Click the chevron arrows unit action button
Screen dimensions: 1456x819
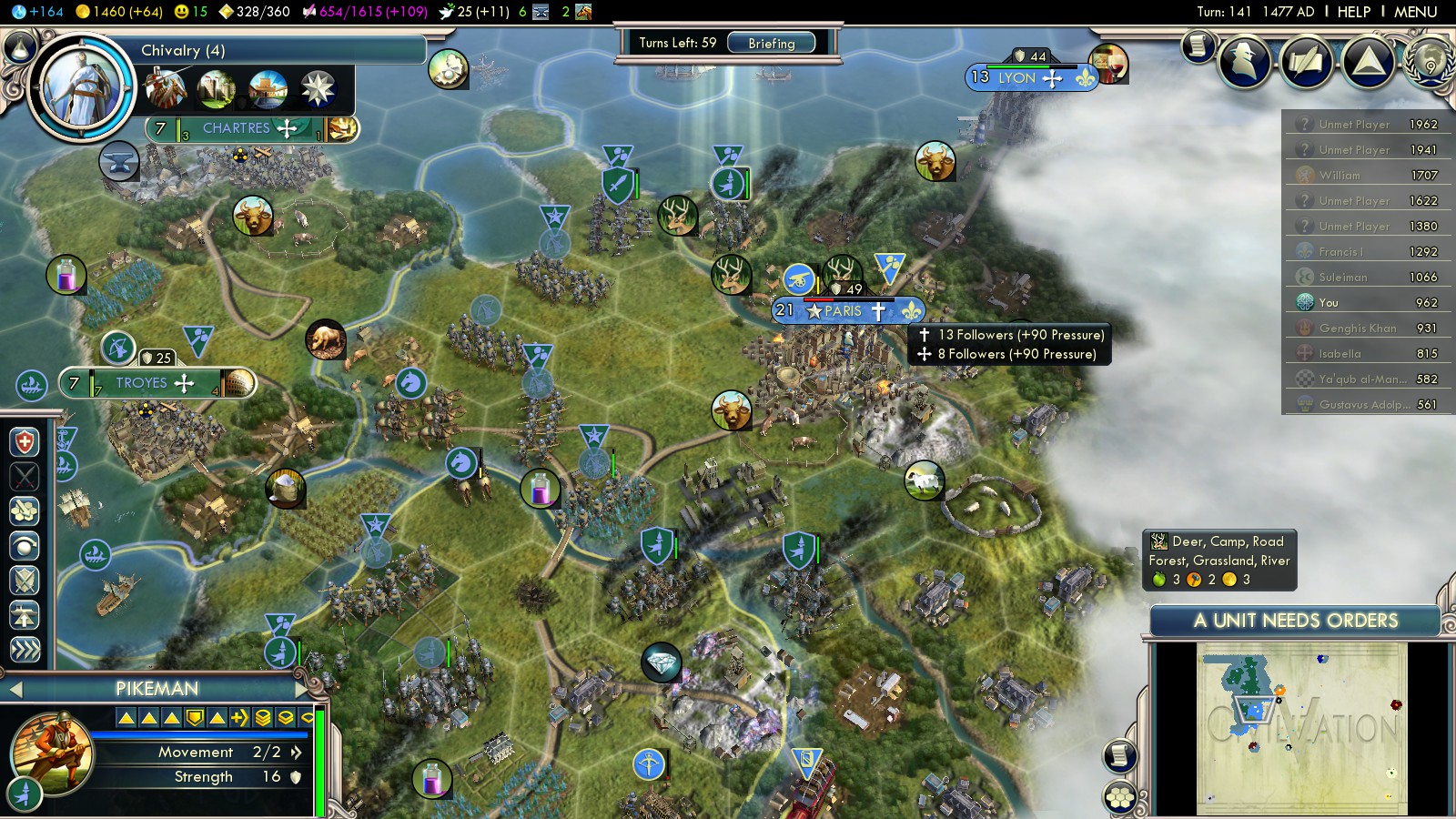tap(25, 650)
